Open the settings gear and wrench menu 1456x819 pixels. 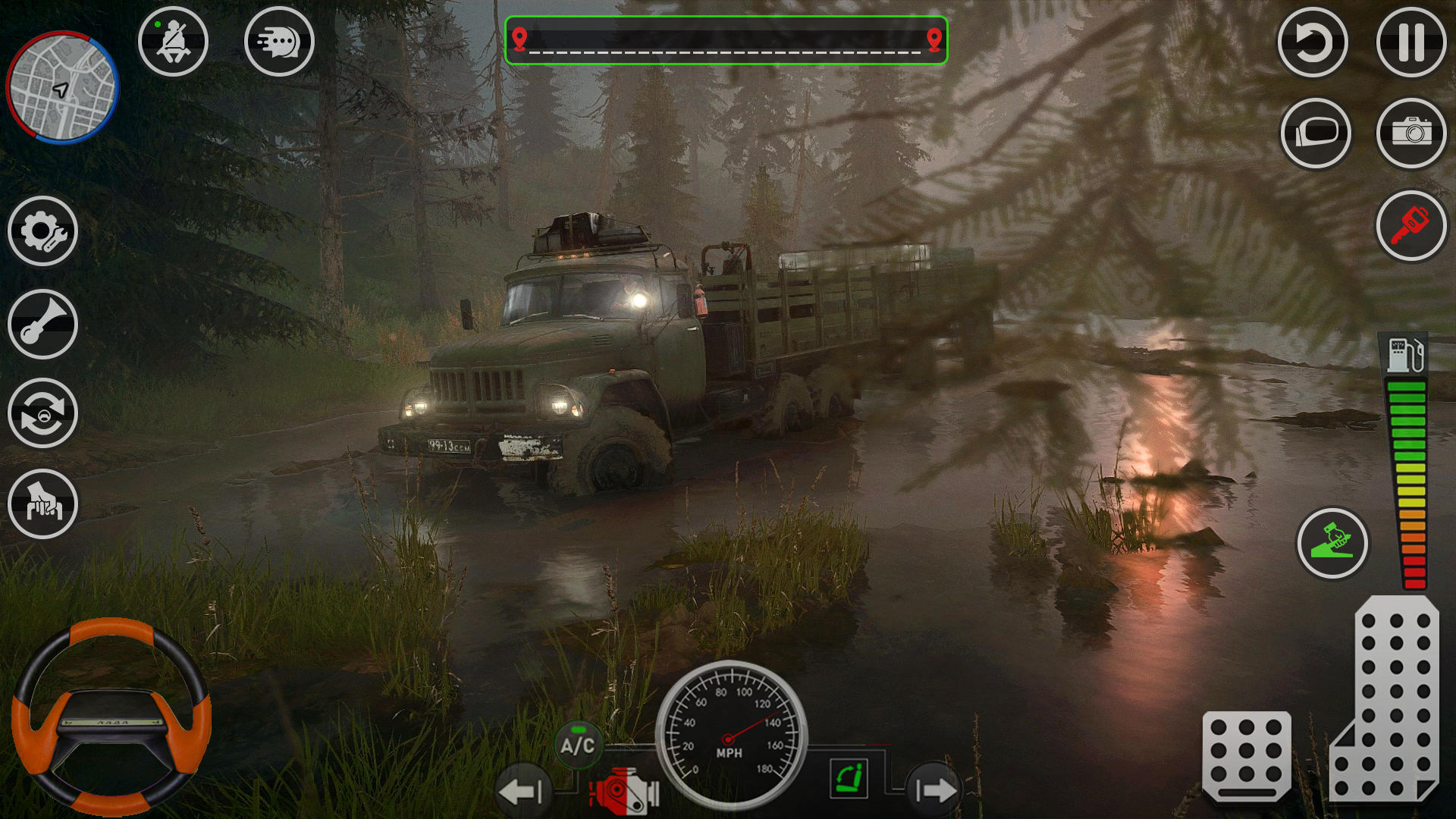[42, 233]
